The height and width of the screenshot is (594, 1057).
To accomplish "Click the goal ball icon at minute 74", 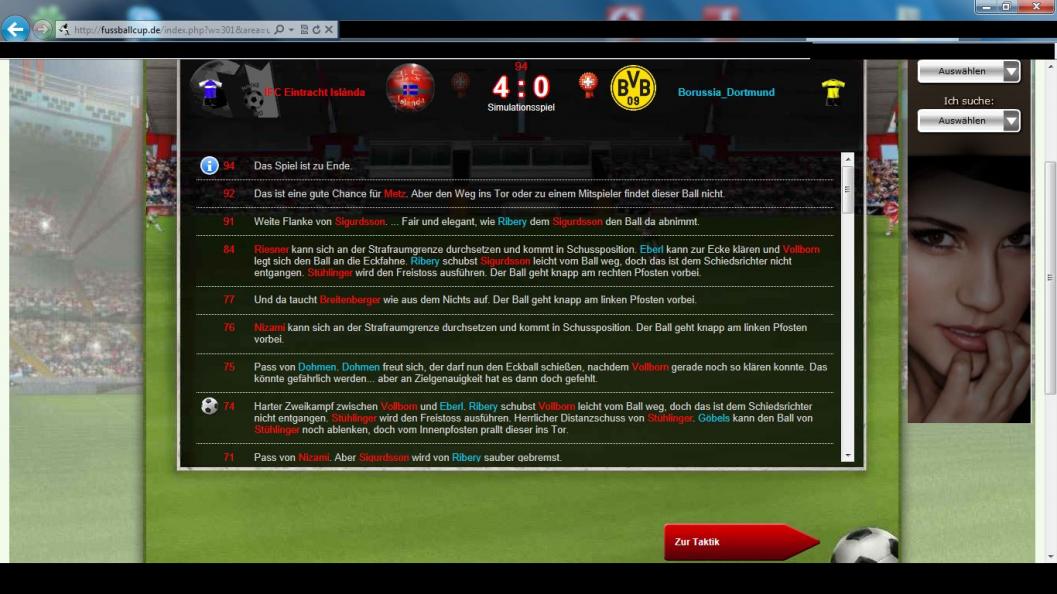I will (x=209, y=406).
